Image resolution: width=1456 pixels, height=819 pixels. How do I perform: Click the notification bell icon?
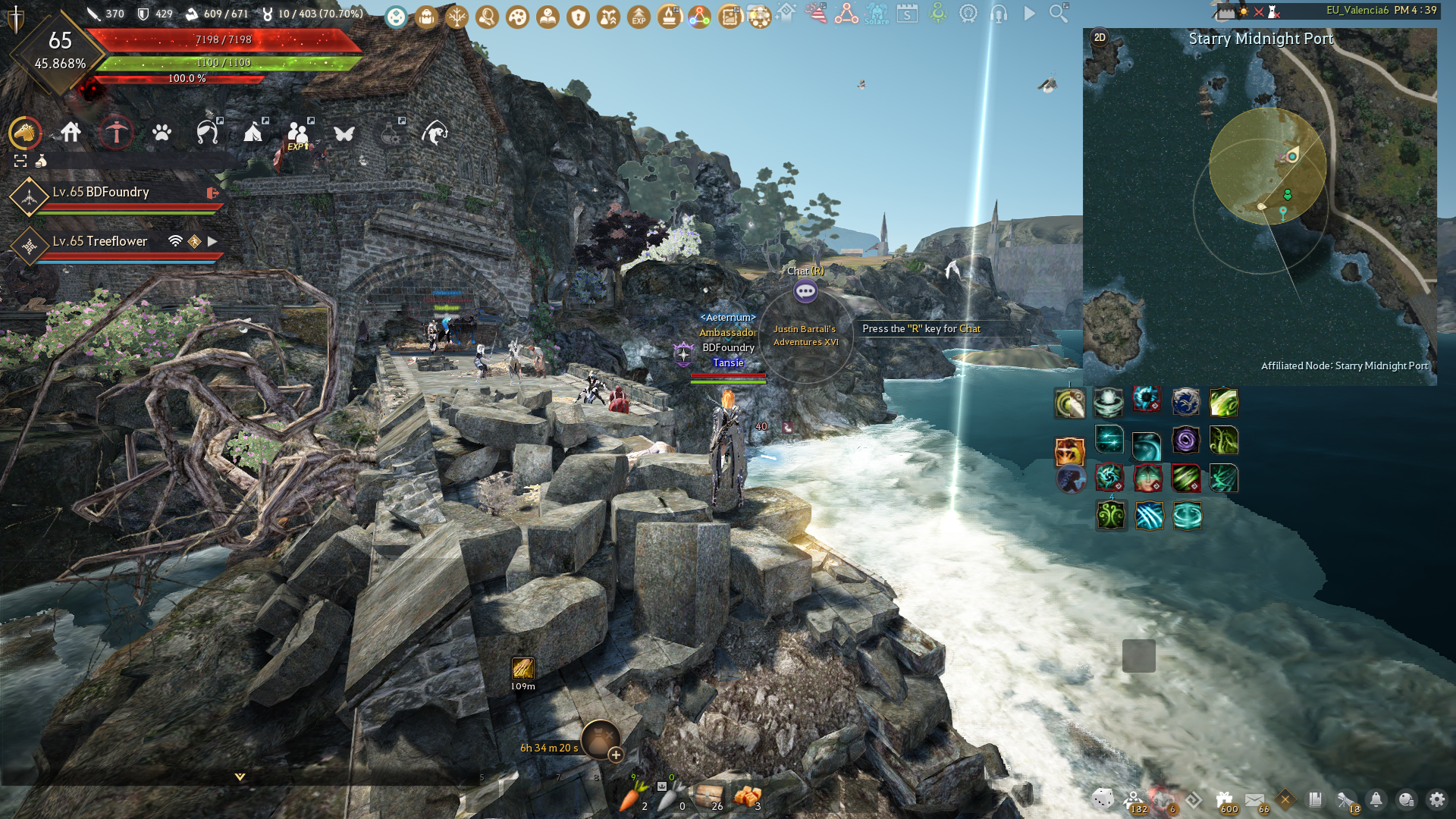1376,799
